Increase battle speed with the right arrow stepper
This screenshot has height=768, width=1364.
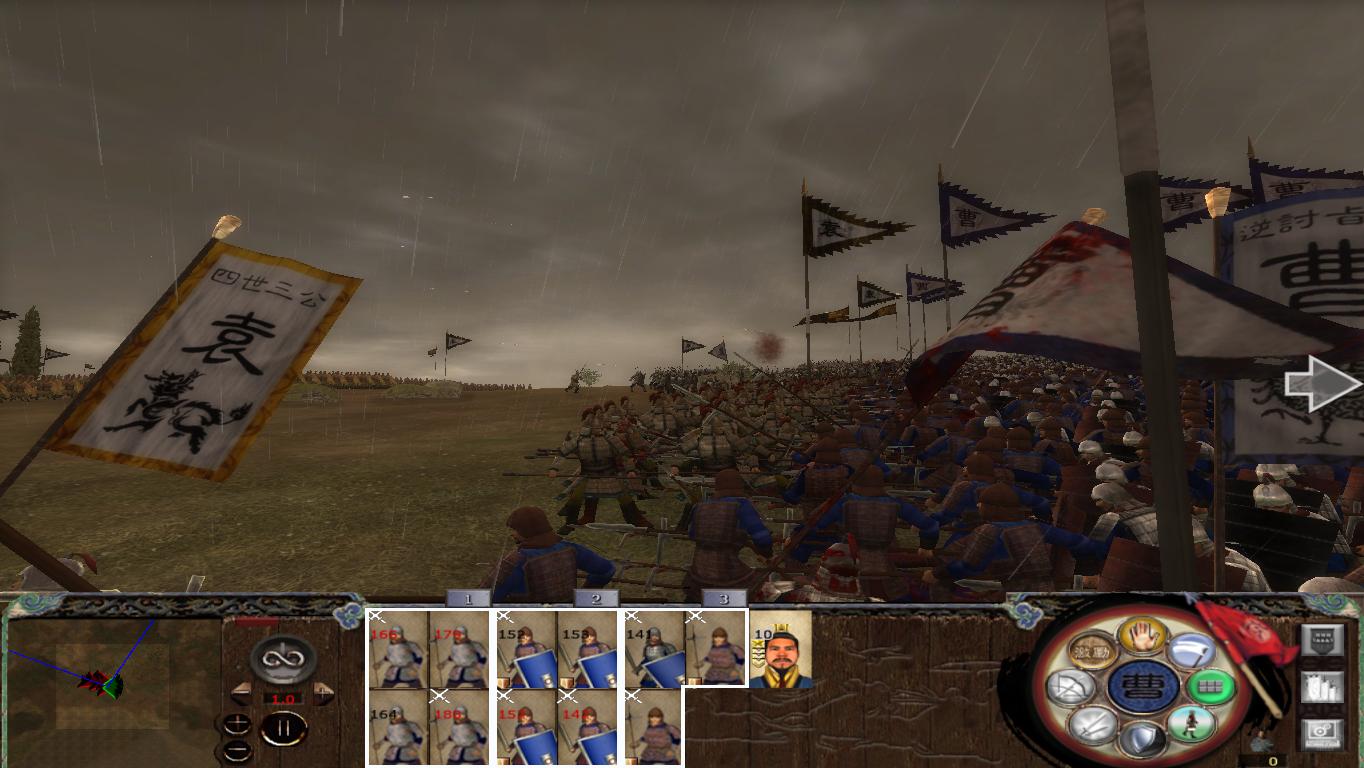coord(323,691)
